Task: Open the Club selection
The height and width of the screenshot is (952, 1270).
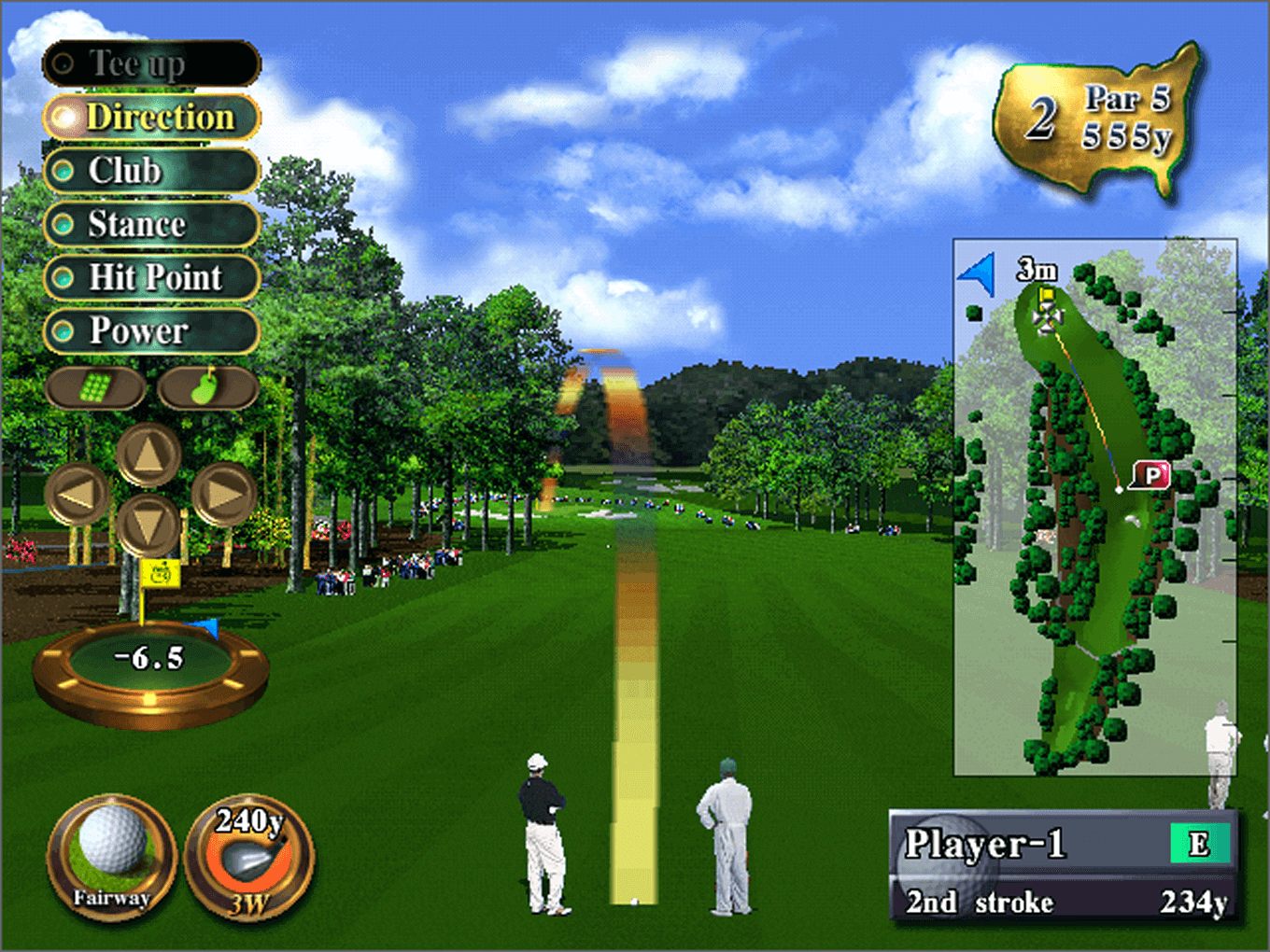Action: (151, 171)
